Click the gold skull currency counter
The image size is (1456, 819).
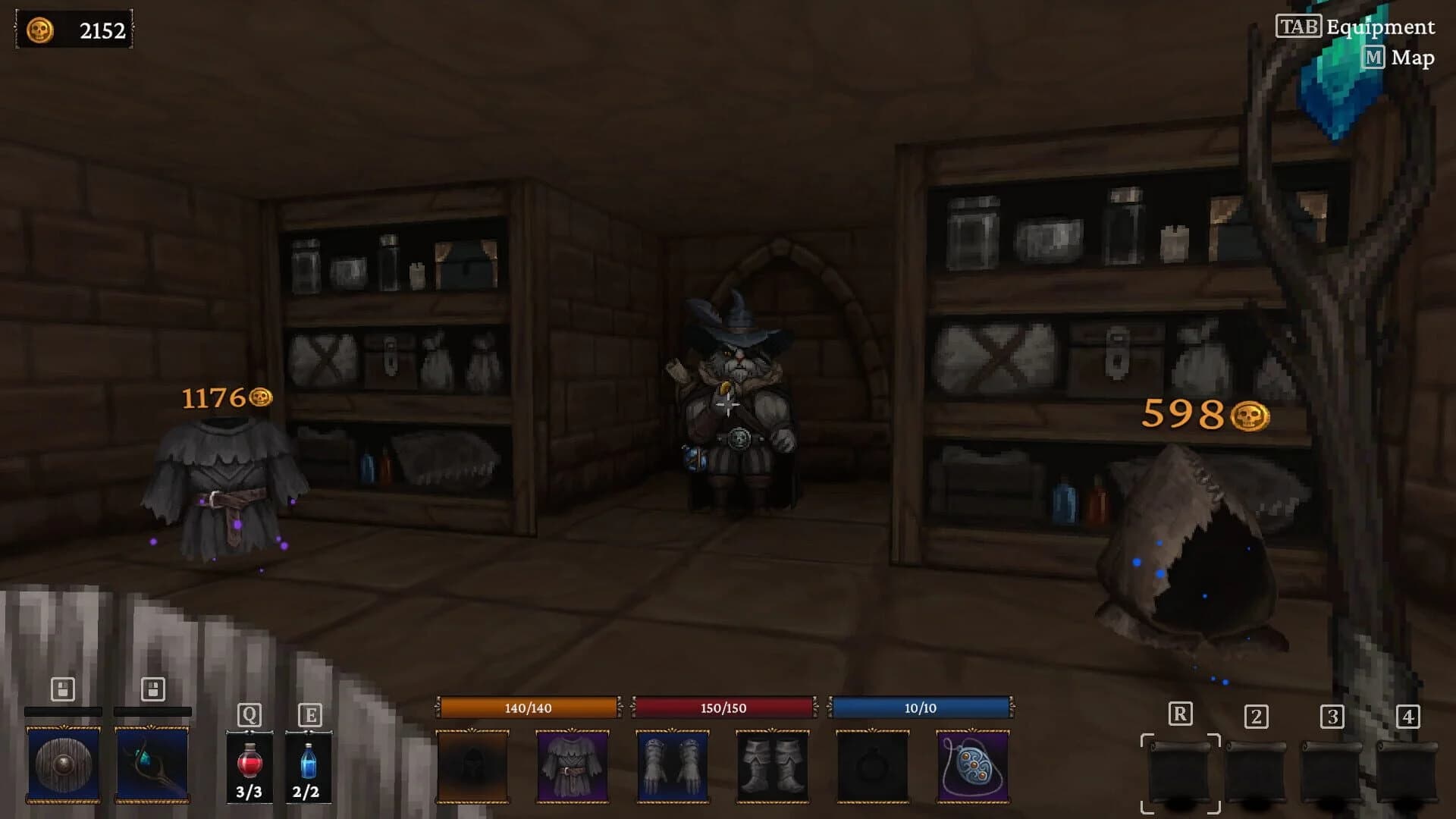click(x=72, y=30)
